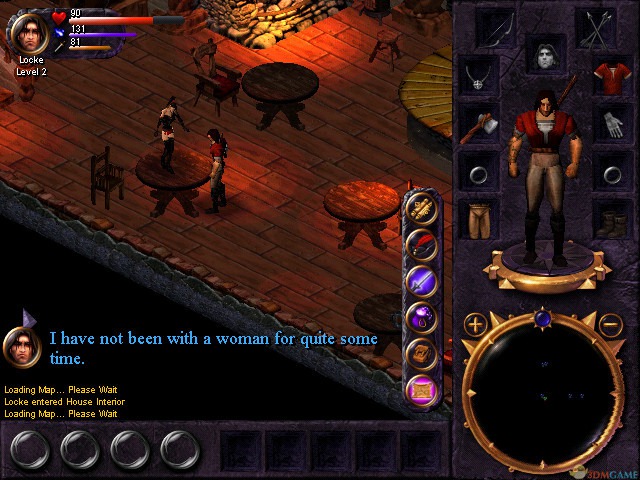Image resolution: width=640 pixels, height=480 pixels.
Task: Select the amulet necklace slot
Action: (x=476, y=76)
